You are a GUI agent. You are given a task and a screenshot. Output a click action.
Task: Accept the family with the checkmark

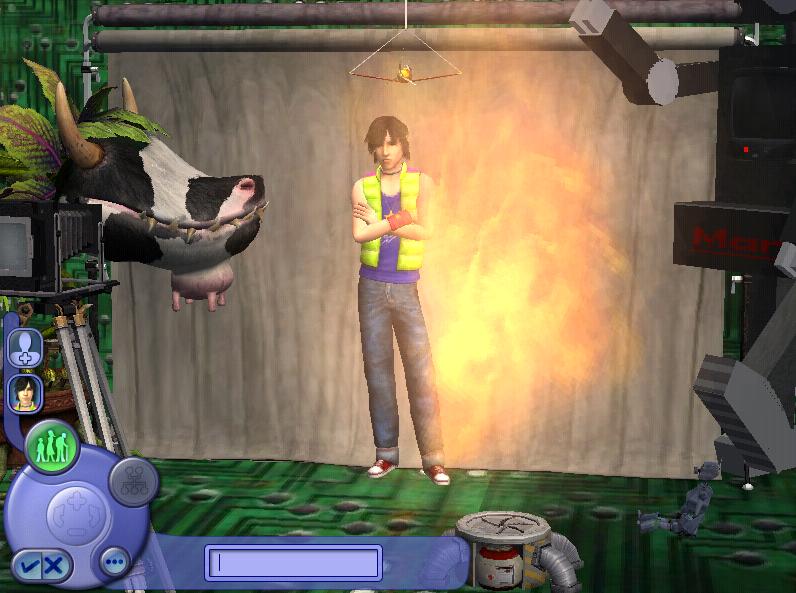click(28, 566)
